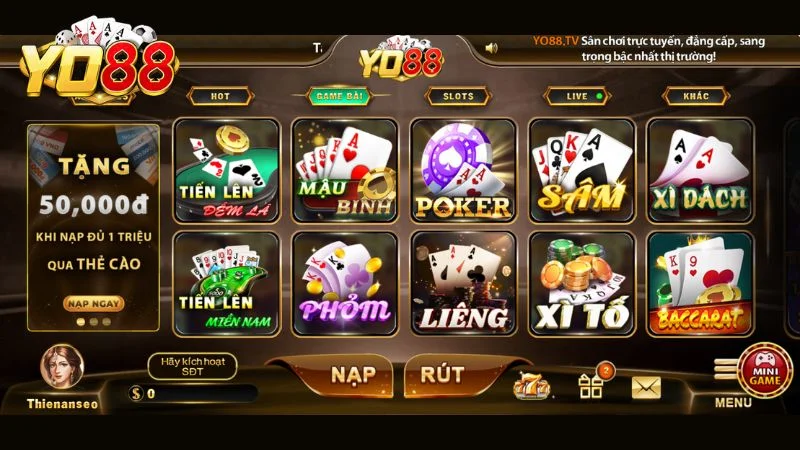Open the Mậu Binh card game
800x450 pixels.
click(344, 171)
